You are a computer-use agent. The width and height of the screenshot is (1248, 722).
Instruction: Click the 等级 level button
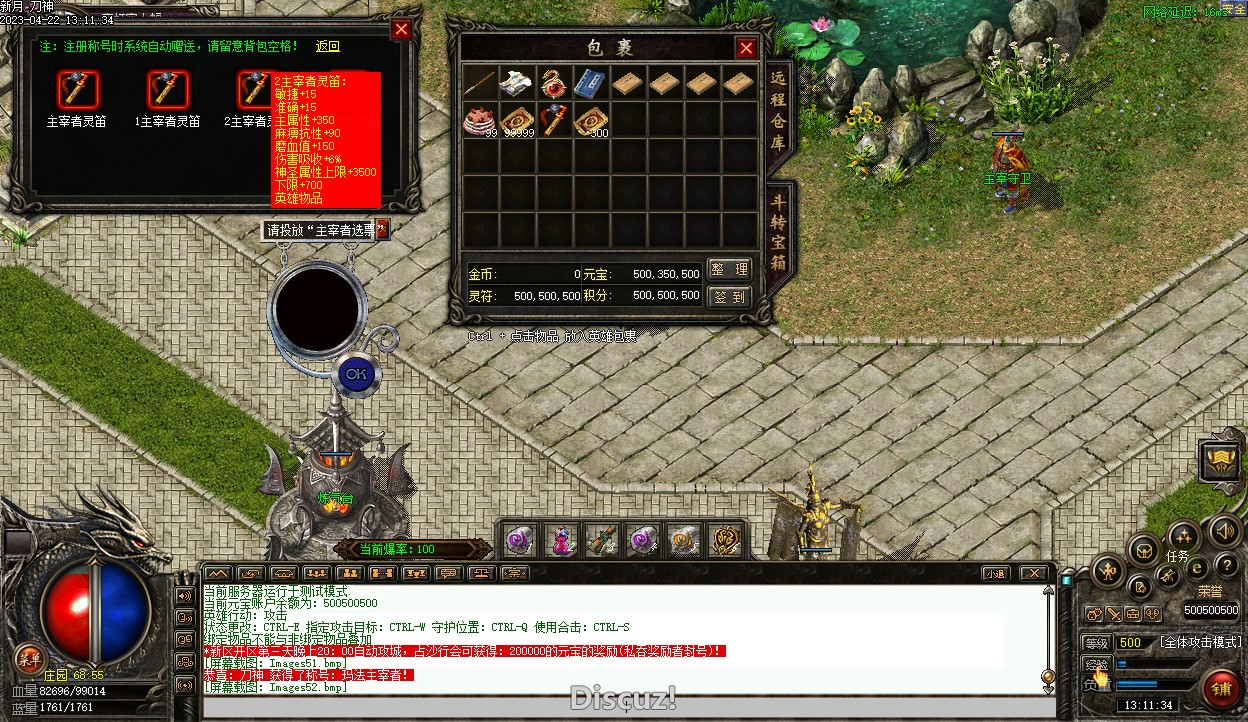[1097, 642]
